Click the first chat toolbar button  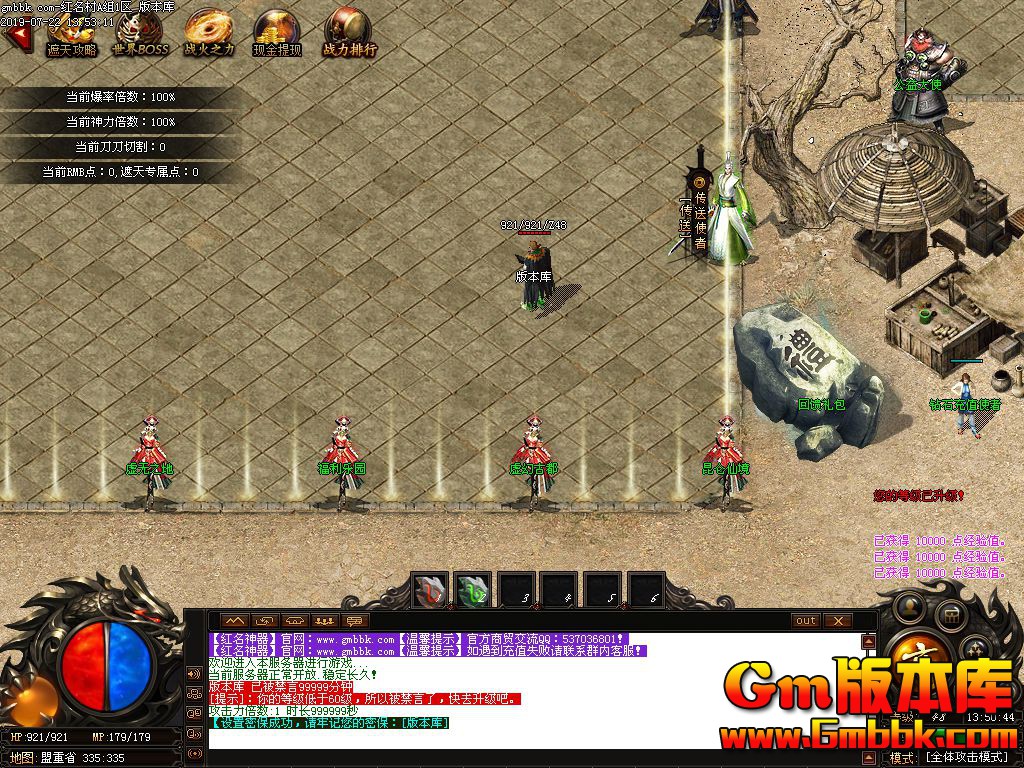[234, 621]
